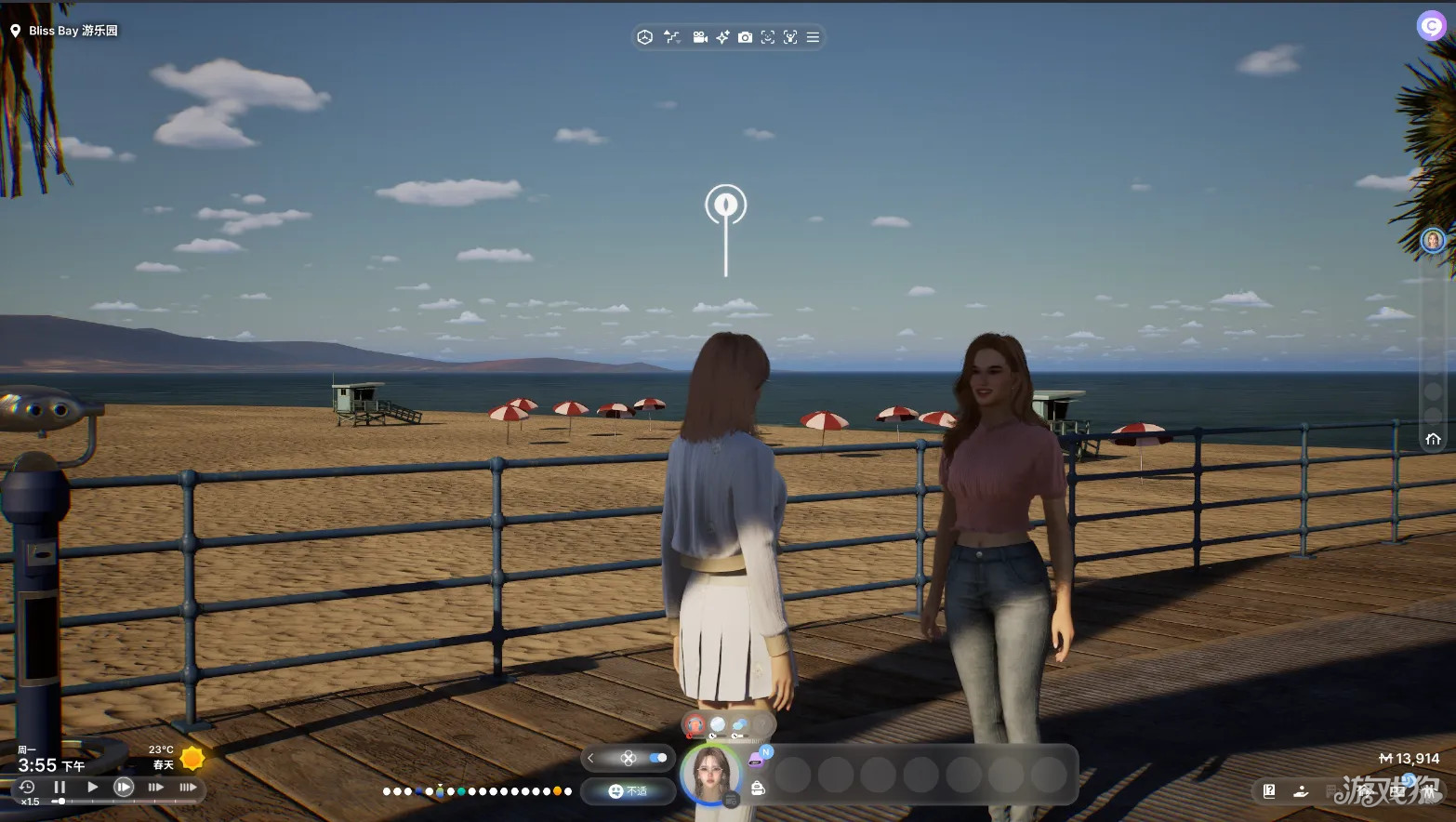Open the question-mark guide book
Viewport: 1456px width, 822px height.
tap(1269, 791)
